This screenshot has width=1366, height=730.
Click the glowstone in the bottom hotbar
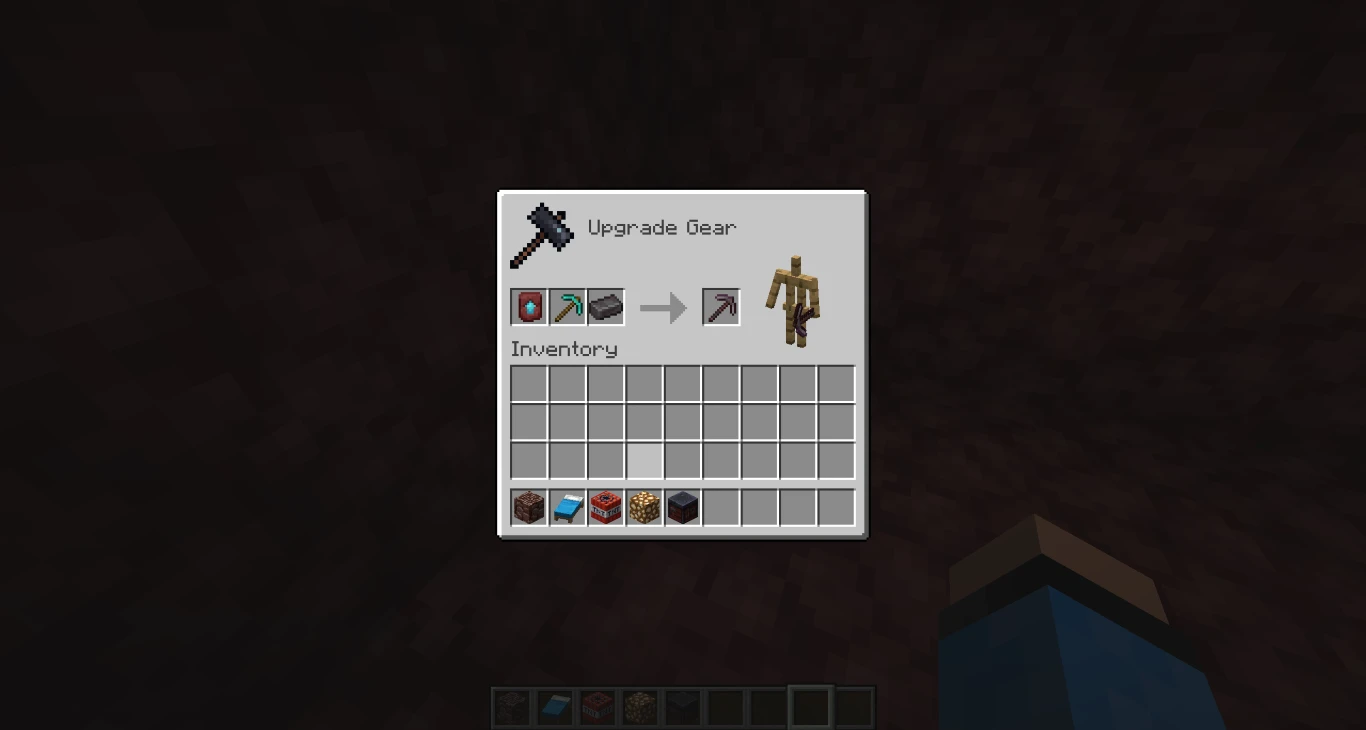point(640,706)
